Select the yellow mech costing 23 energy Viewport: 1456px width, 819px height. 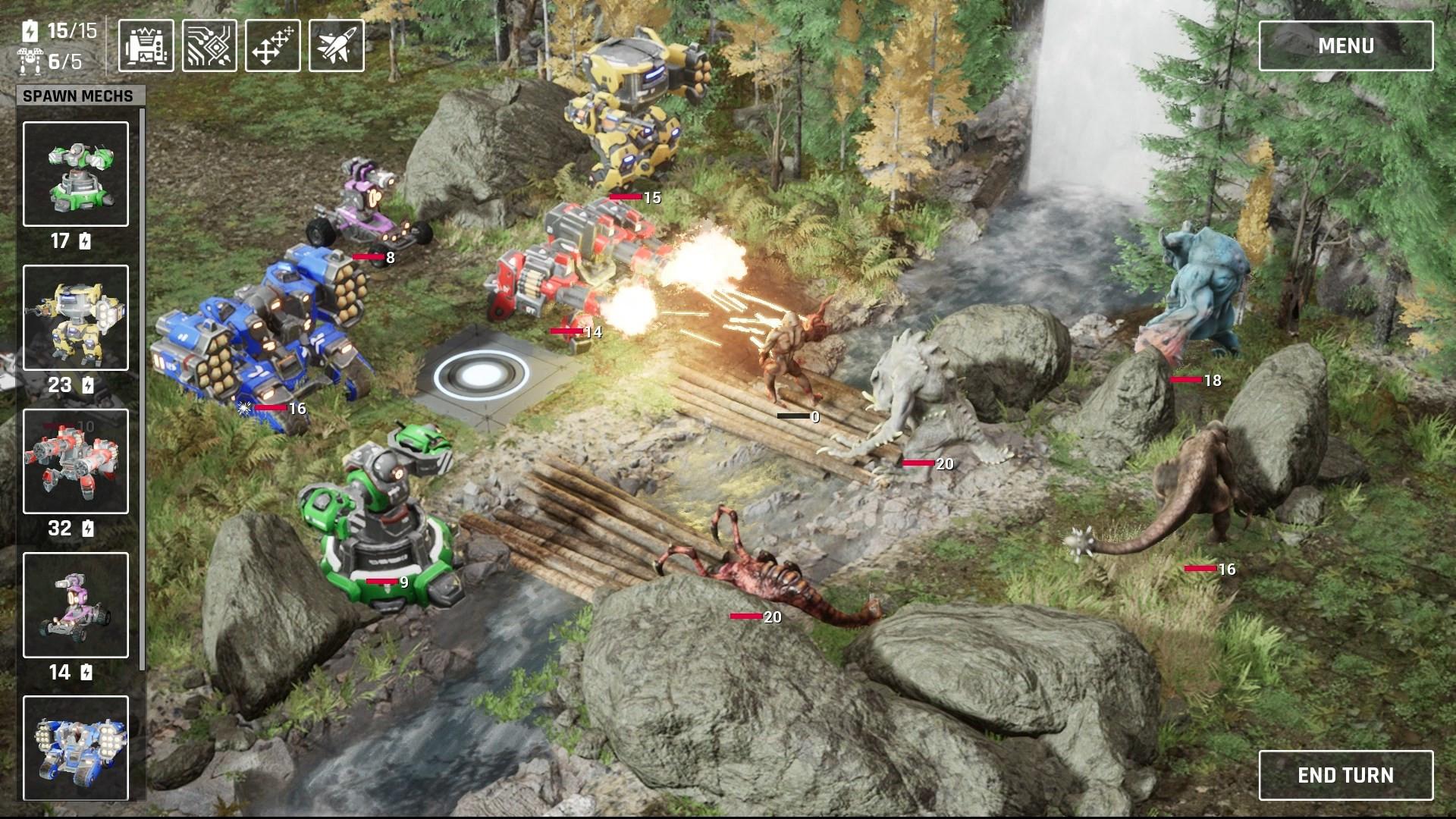[x=75, y=318]
